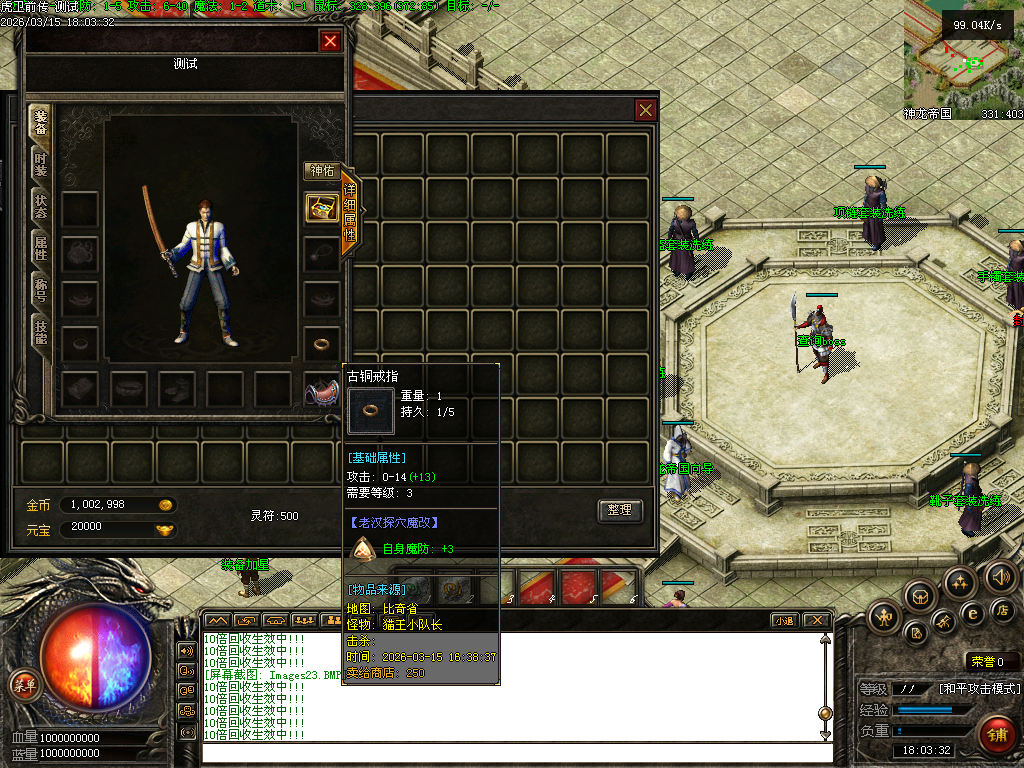Open the red 铺 stall button
The height and width of the screenshot is (768, 1024).
click(996, 735)
